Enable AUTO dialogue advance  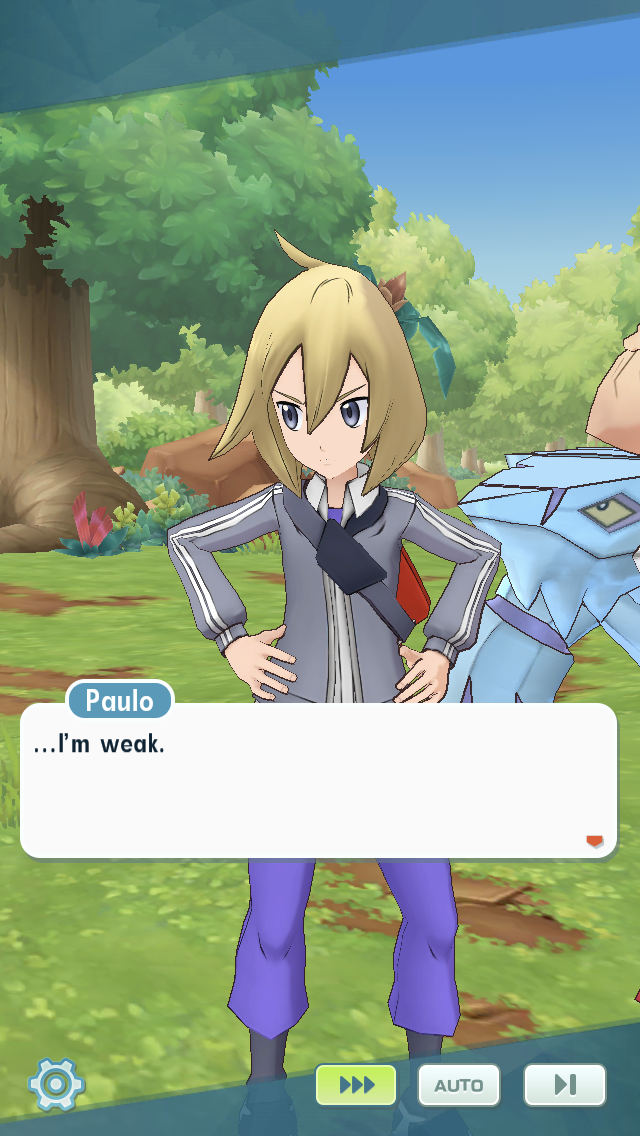(459, 1085)
